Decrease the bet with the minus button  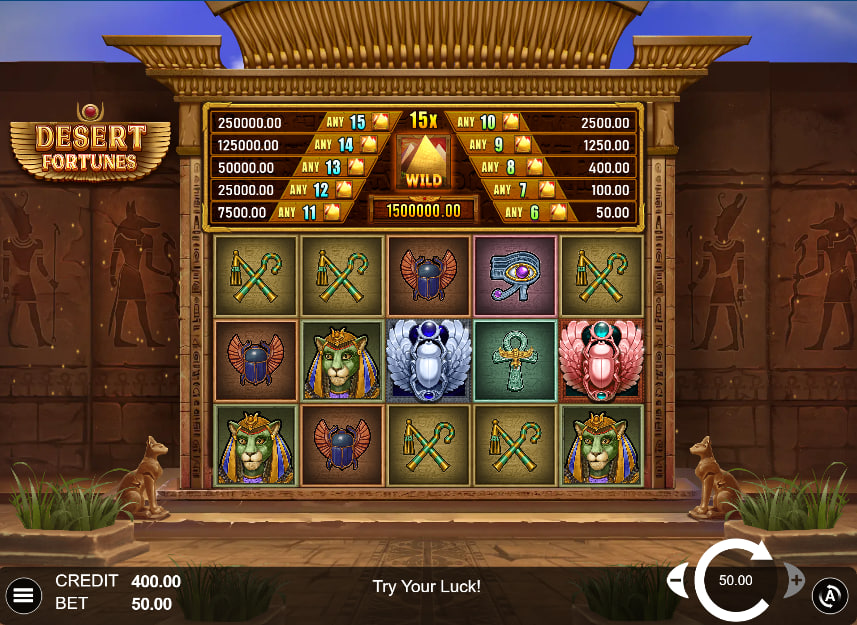tap(676, 580)
